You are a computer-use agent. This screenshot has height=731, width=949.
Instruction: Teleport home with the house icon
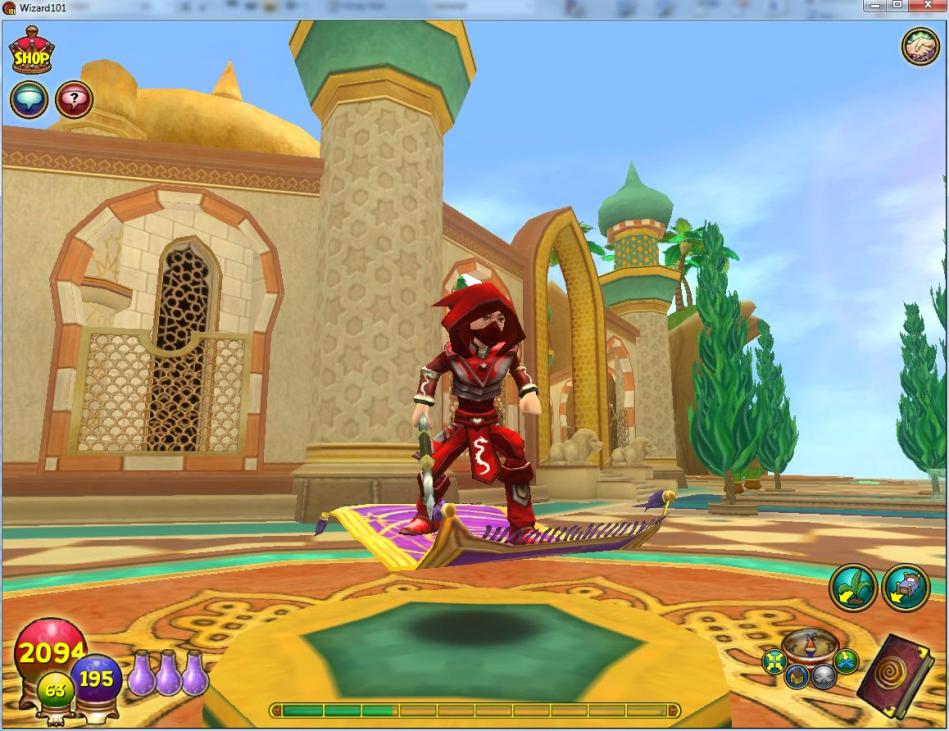coord(797,677)
